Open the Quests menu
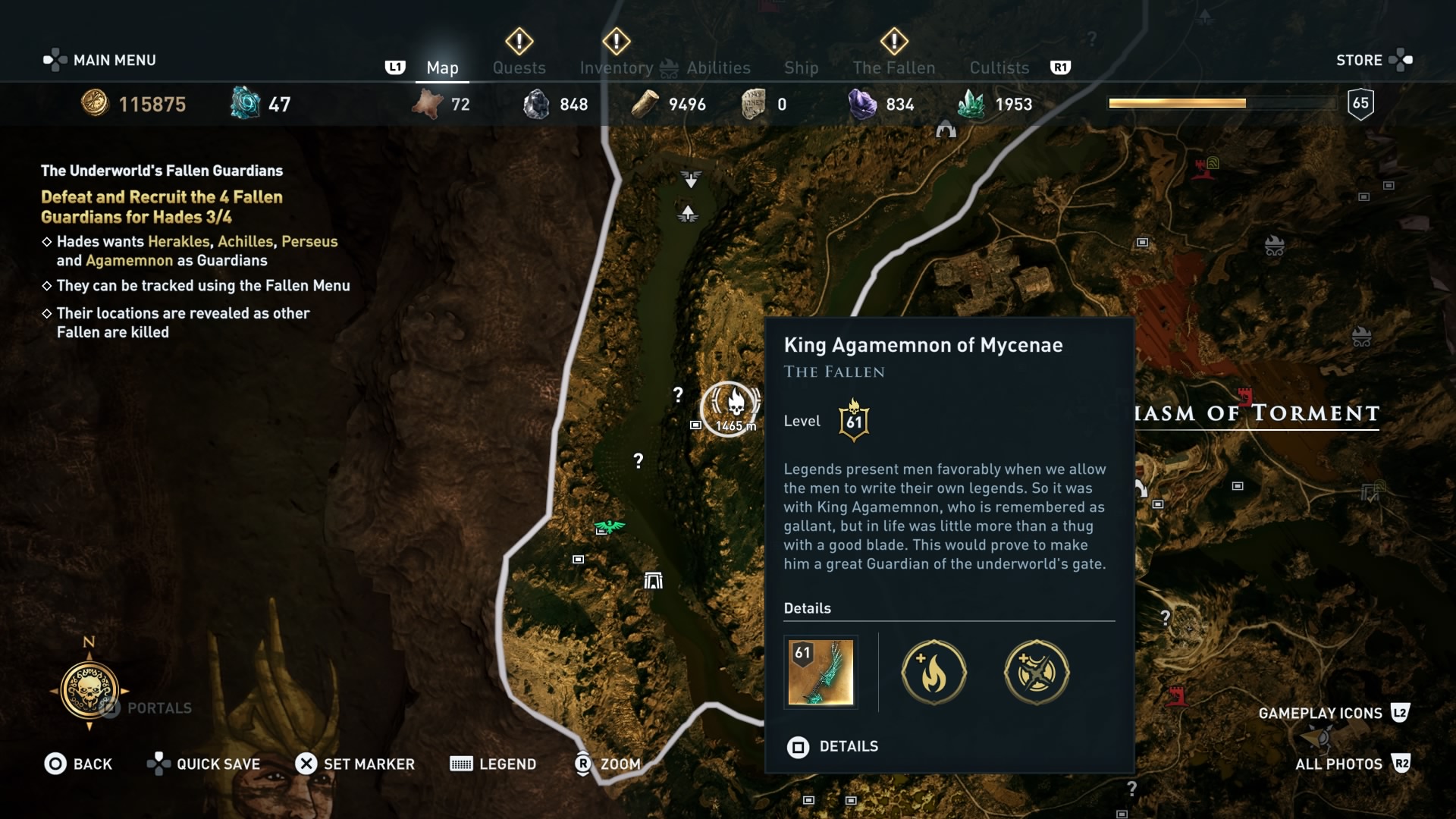Image resolution: width=1456 pixels, height=819 pixels. pyautogui.click(x=519, y=67)
